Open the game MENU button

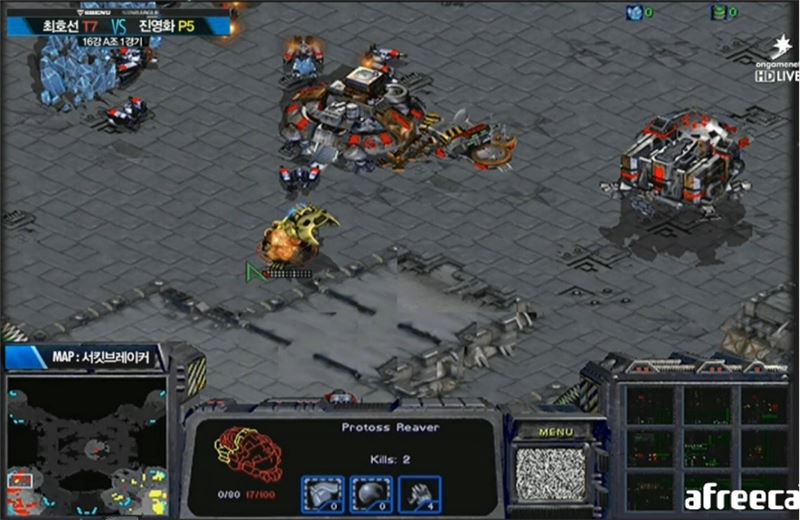tap(556, 432)
